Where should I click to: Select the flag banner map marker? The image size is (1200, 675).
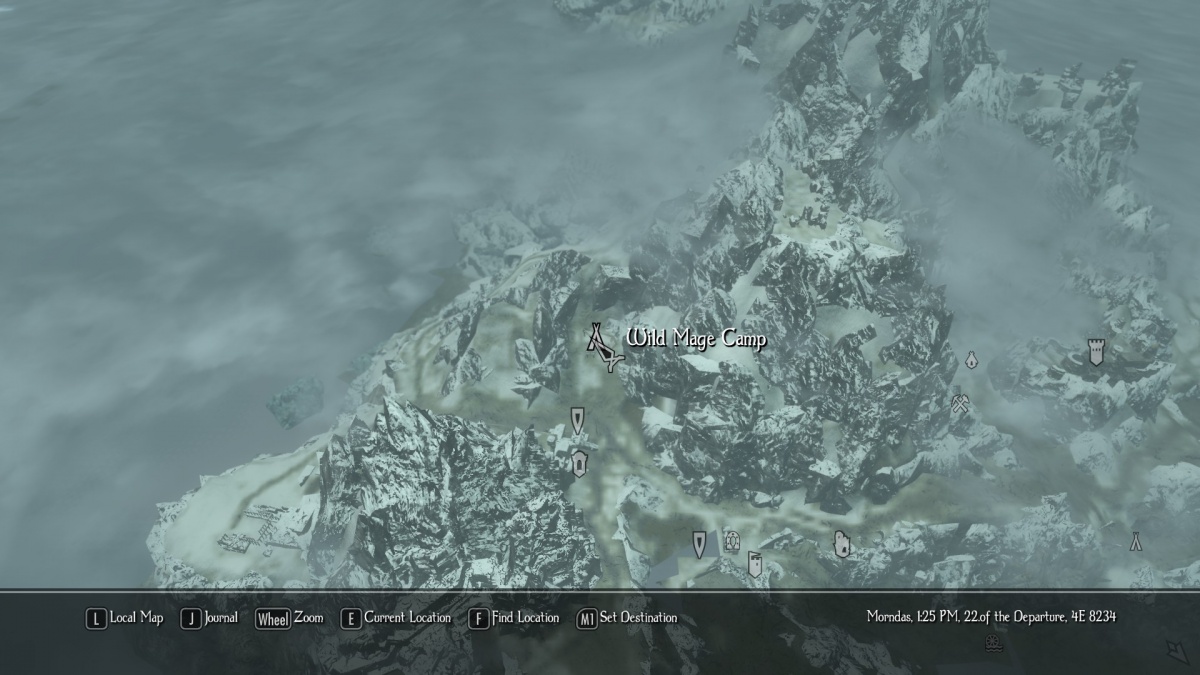click(x=755, y=563)
